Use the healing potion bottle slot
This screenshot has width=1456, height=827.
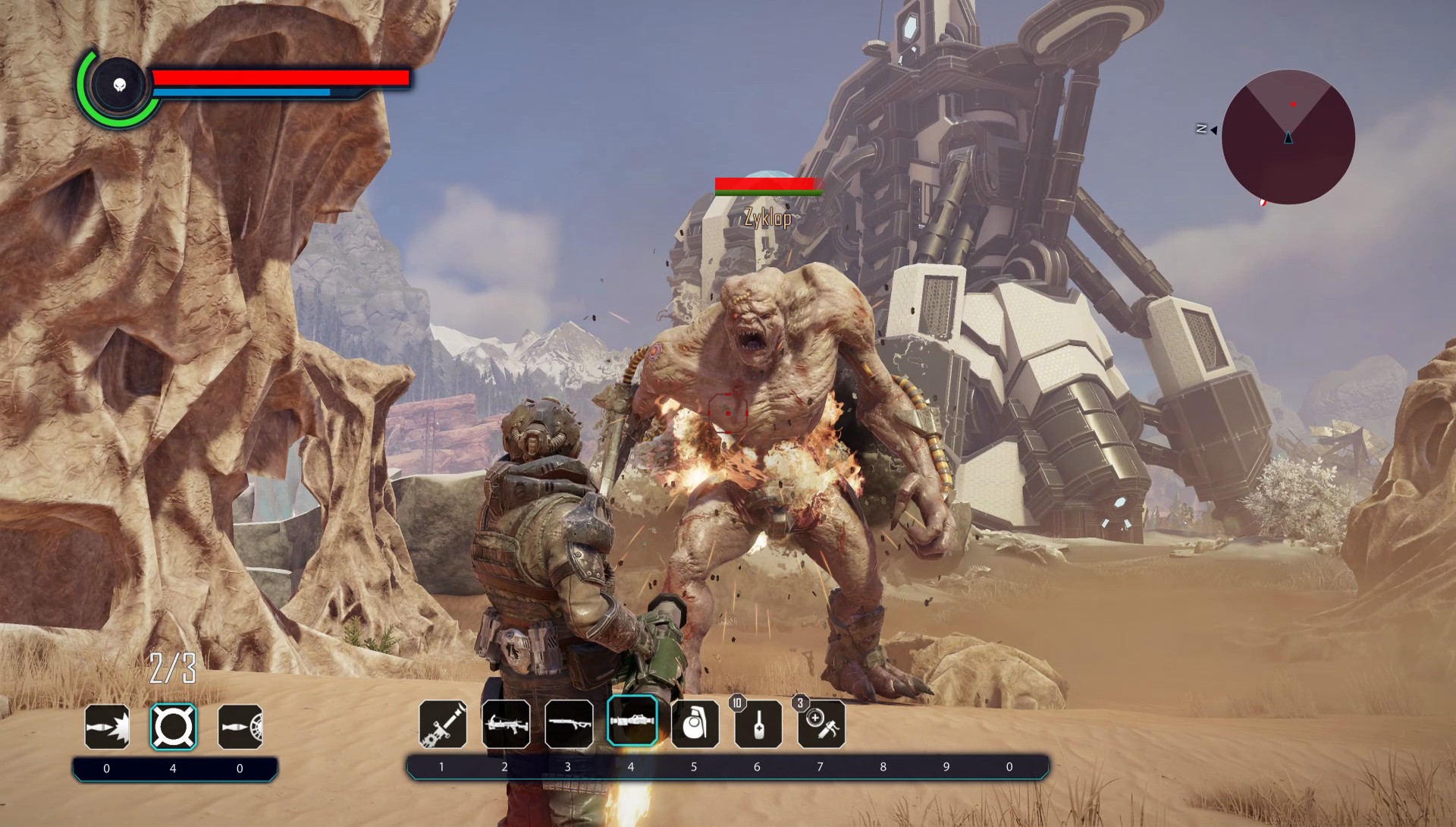pyautogui.click(x=758, y=724)
